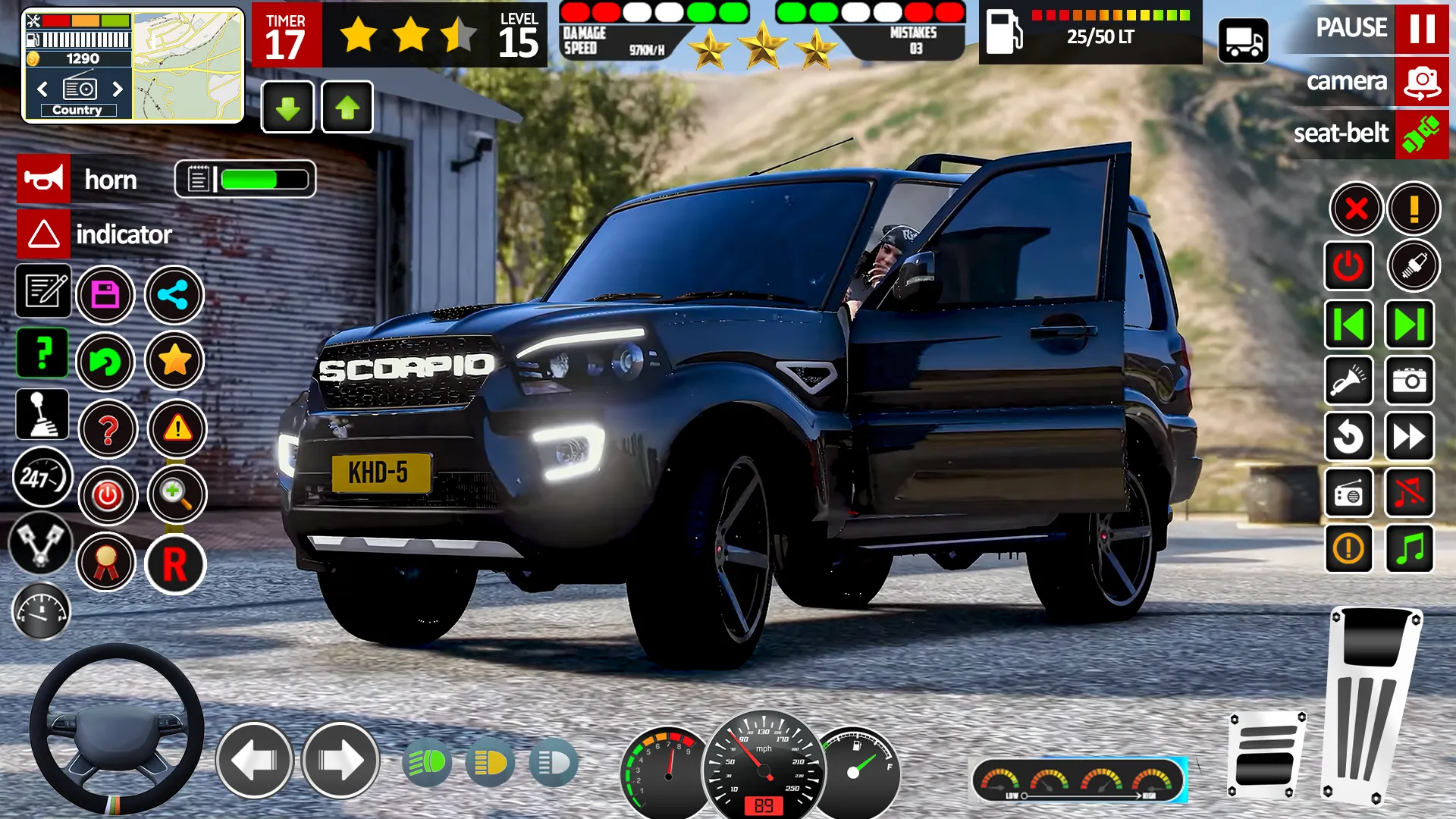Switch radio to next station arrow
The width and height of the screenshot is (1456, 819).
point(118,89)
